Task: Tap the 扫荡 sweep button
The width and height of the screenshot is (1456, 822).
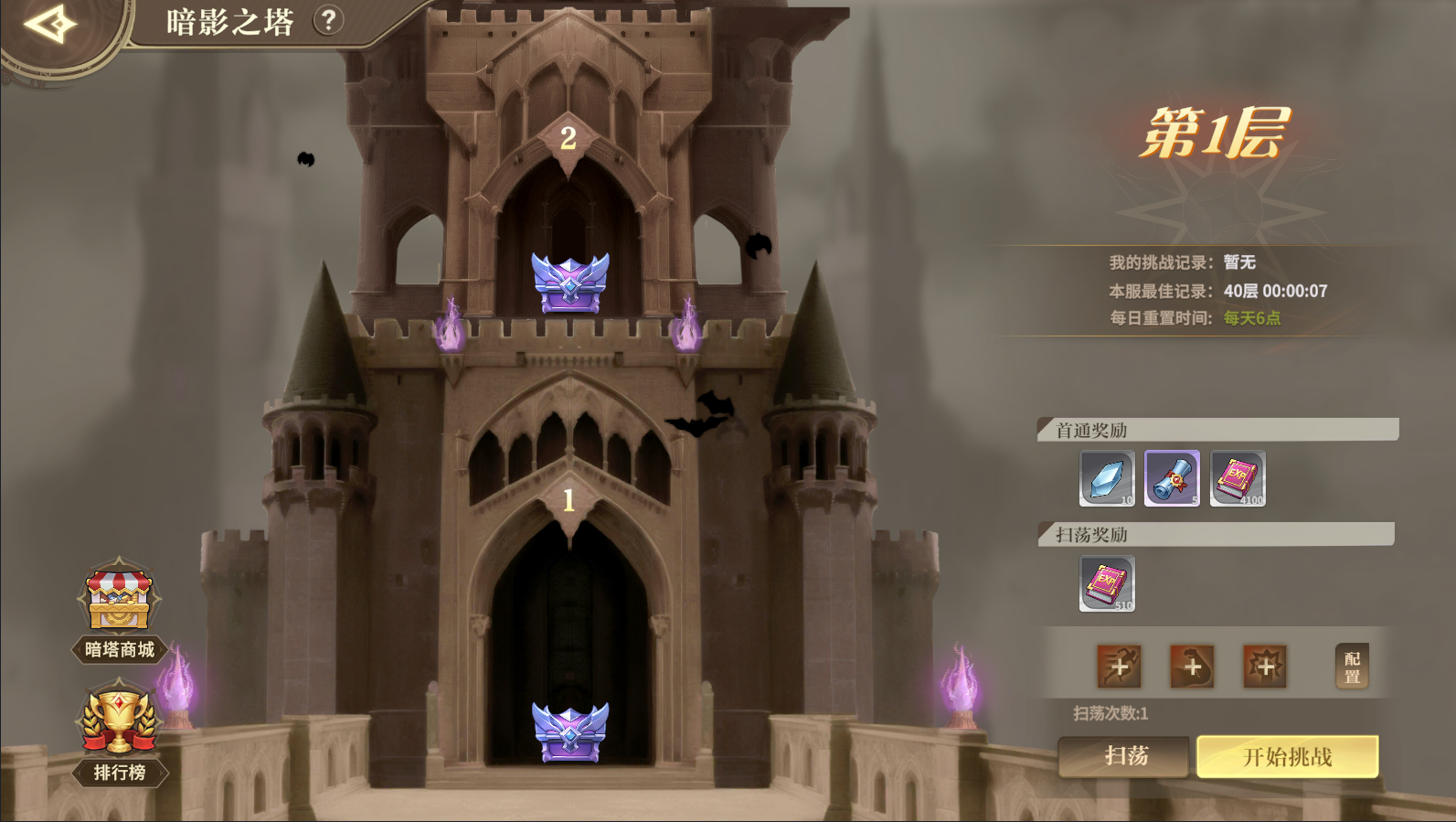Action: tap(1125, 756)
